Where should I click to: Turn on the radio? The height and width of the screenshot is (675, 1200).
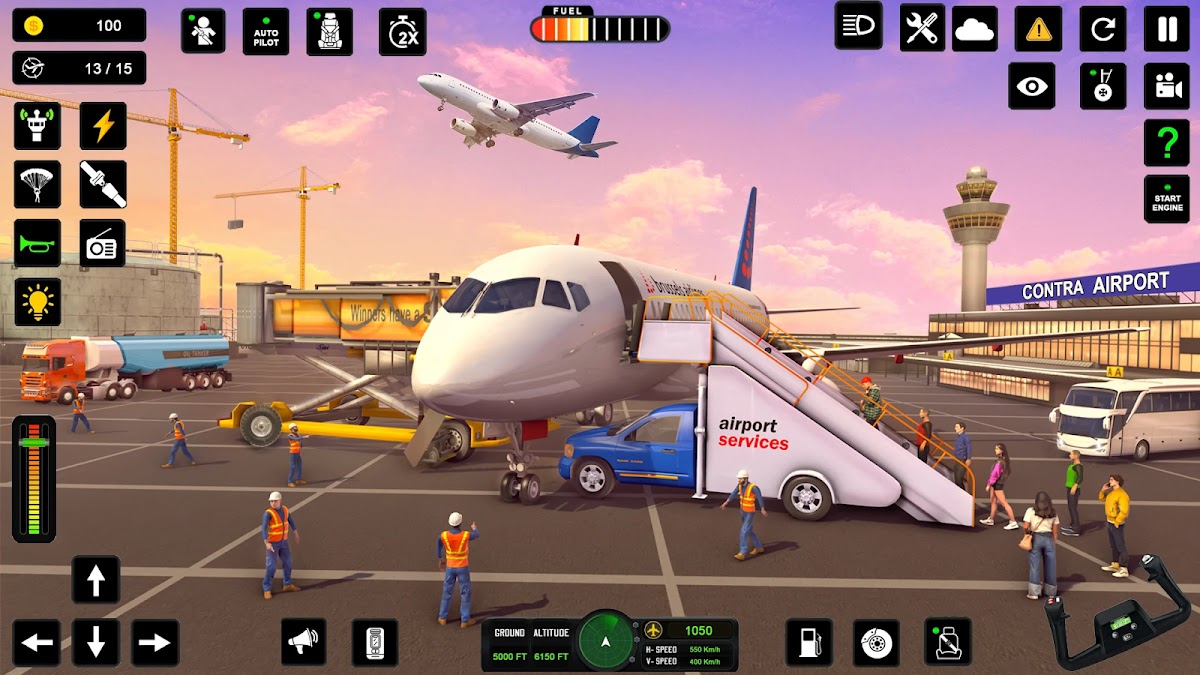click(103, 243)
